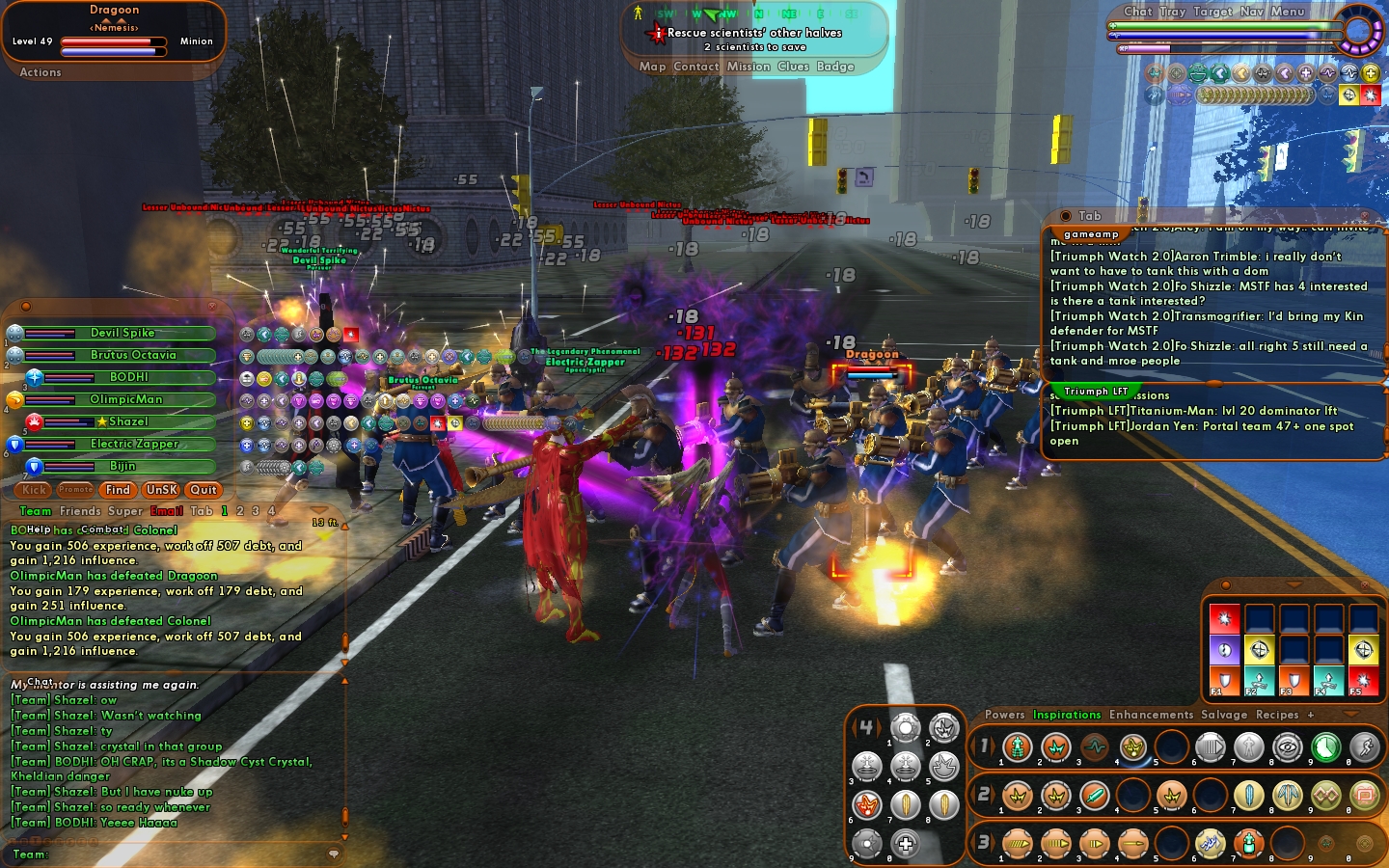Select teammate Electric Zapper in the team list
Image resolution: width=1389 pixels, height=868 pixels.
[134, 444]
